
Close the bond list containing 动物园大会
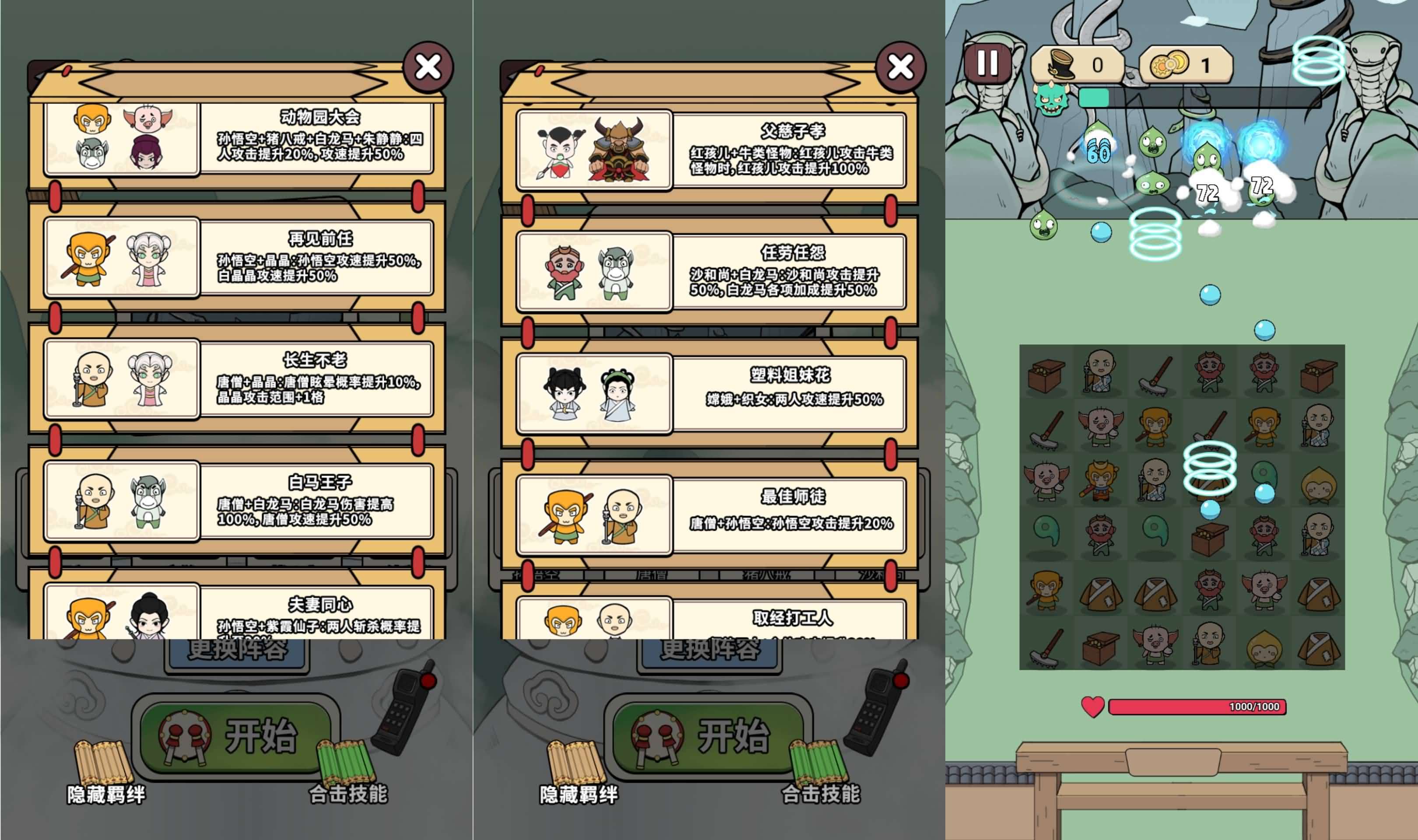pos(428,67)
